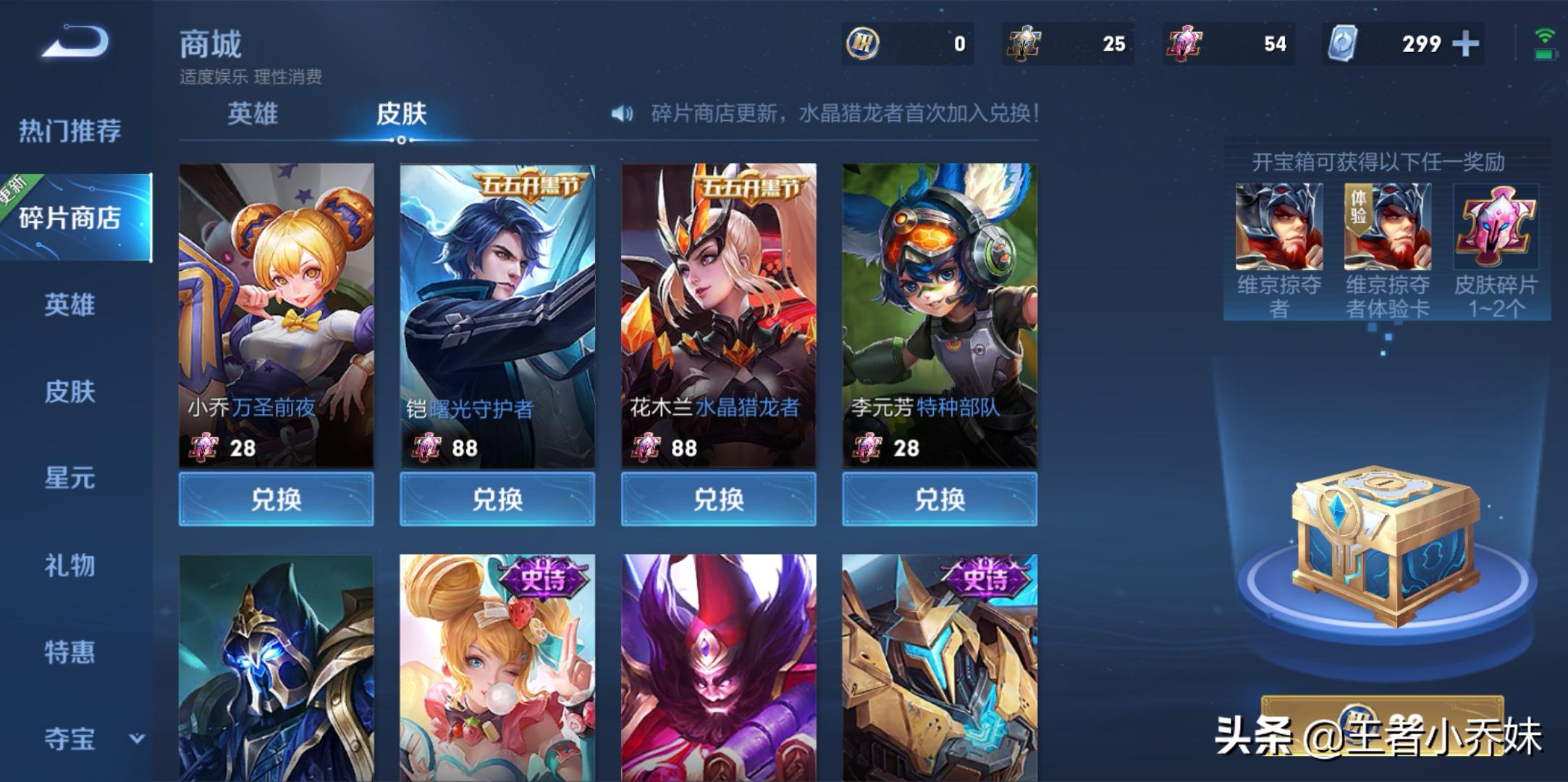Redeem 铠 曙光守护者 with 兑换 button
This screenshot has height=782, width=1568.
coord(497,499)
